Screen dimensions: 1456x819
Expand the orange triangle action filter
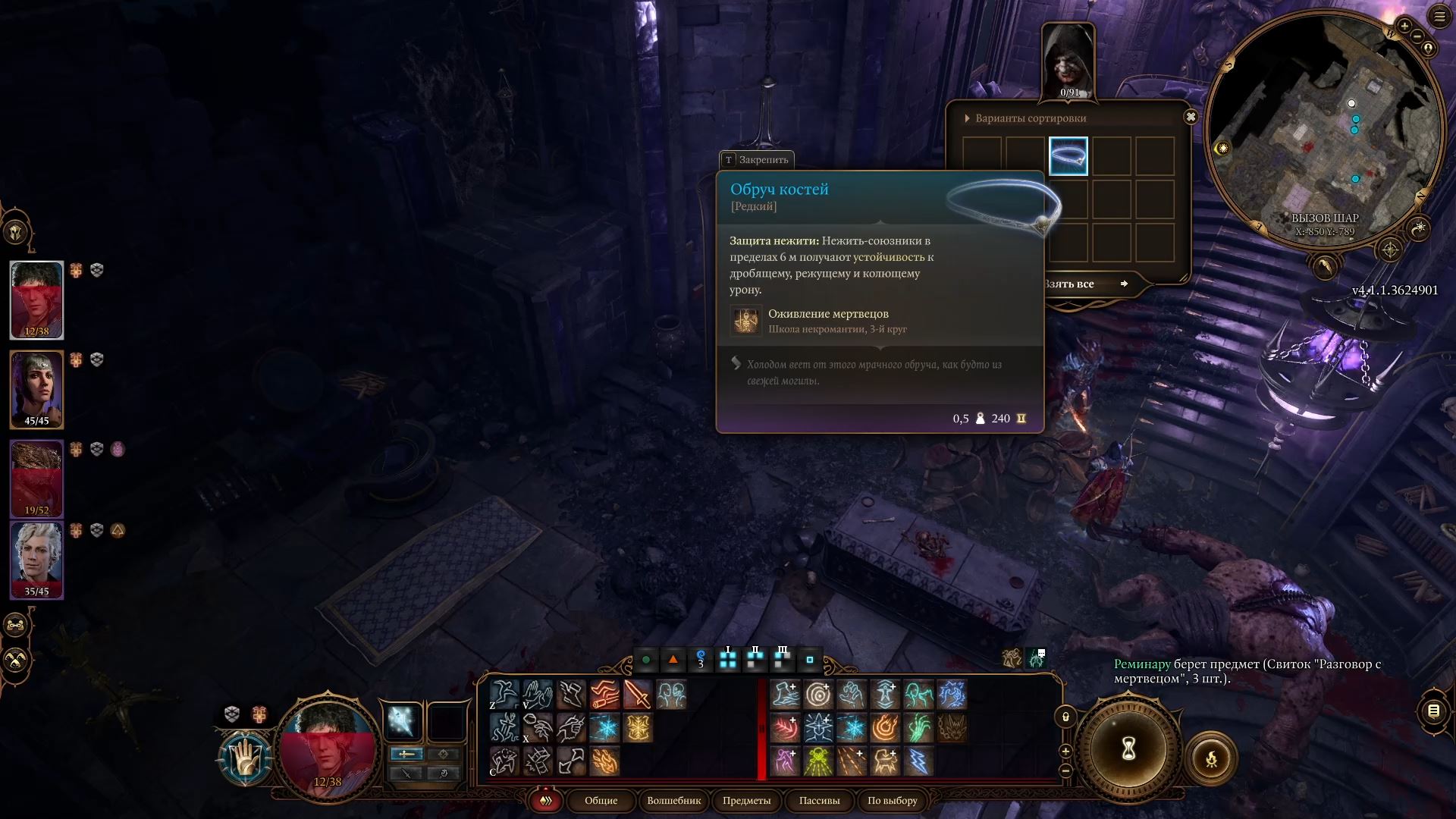(673, 660)
